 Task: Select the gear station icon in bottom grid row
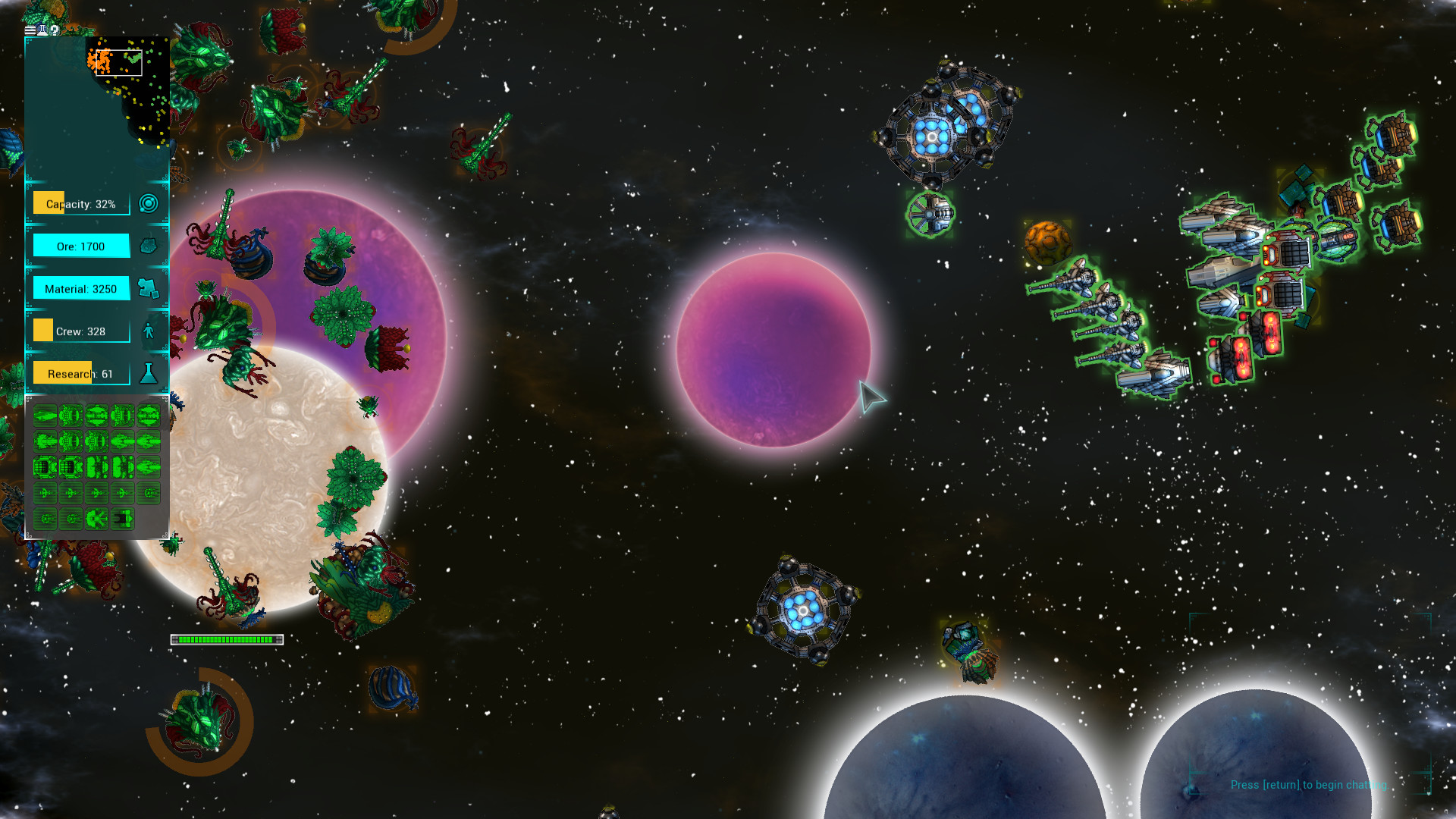coord(45,519)
